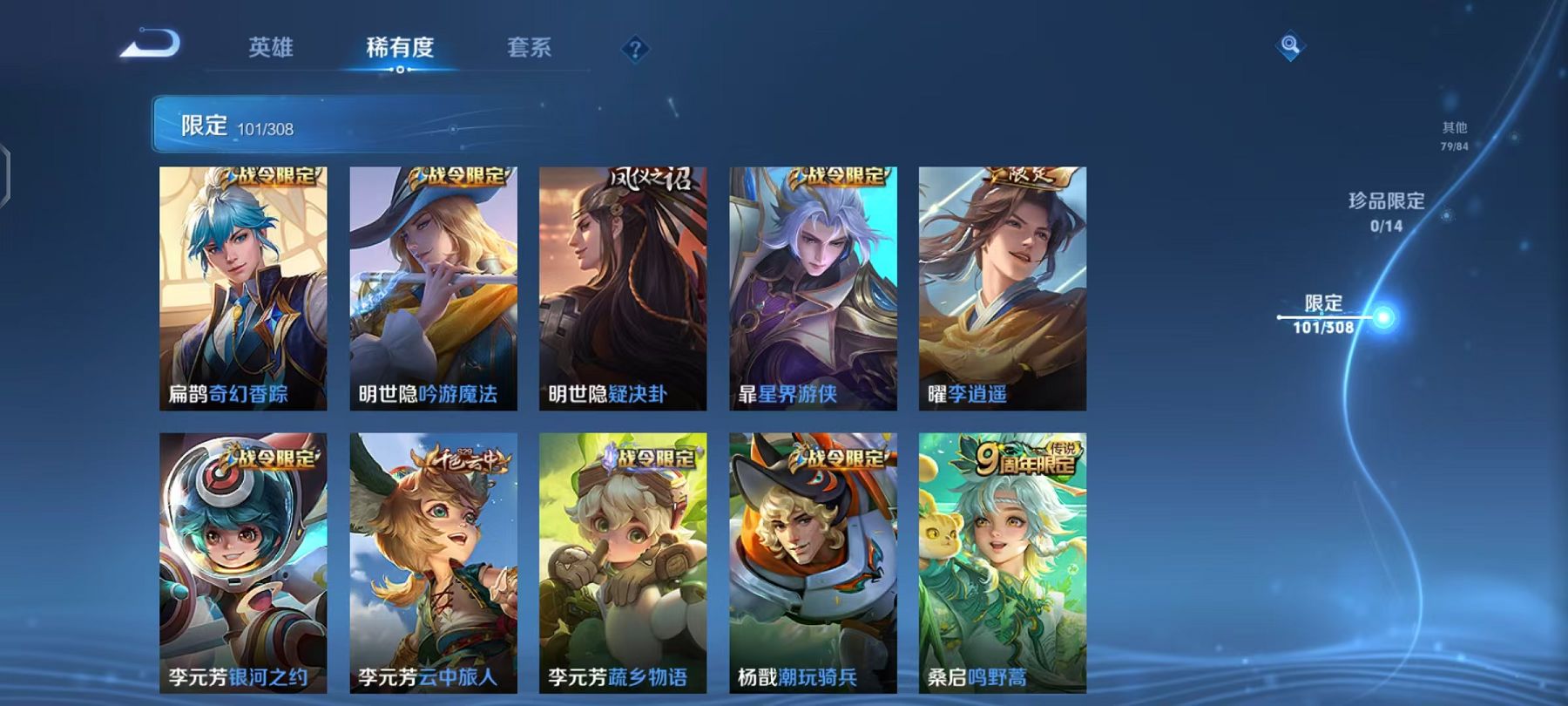This screenshot has height=706, width=1568.
Task: Switch to the 套系 tab
Action: tap(531, 49)
